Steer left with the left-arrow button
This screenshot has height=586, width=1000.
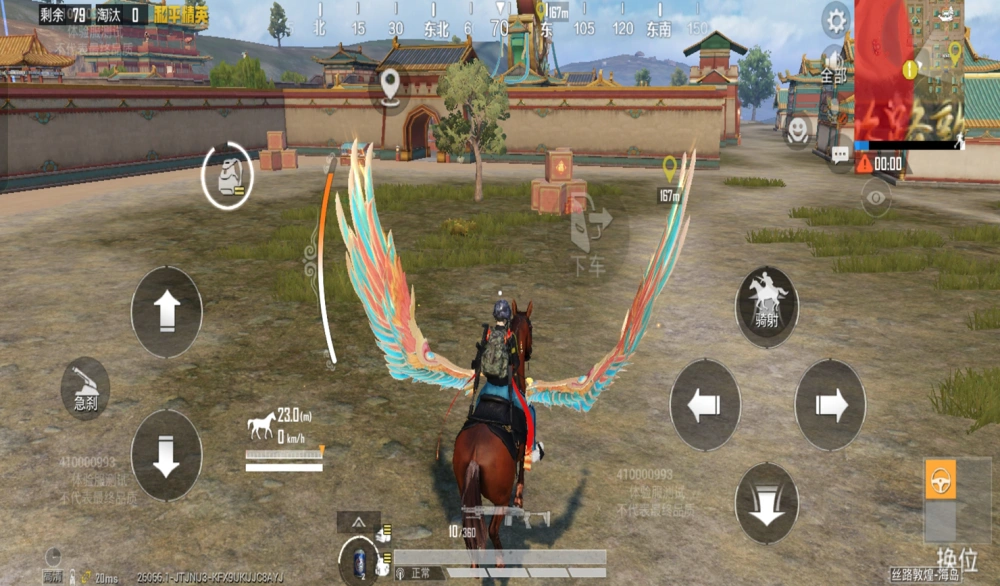pos(704,405)
